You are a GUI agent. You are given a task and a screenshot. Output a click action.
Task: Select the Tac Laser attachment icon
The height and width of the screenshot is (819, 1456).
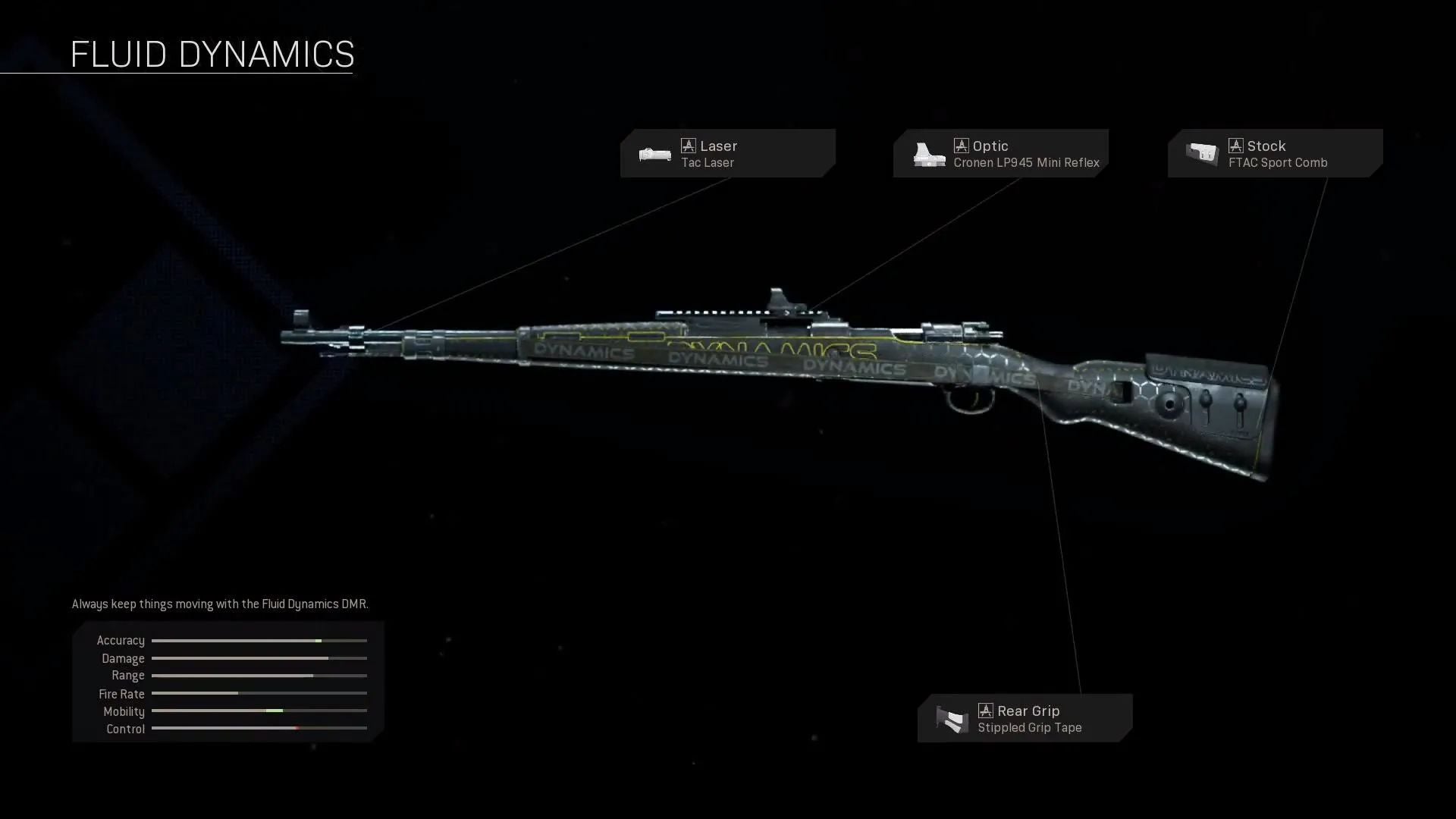[654, 153]
